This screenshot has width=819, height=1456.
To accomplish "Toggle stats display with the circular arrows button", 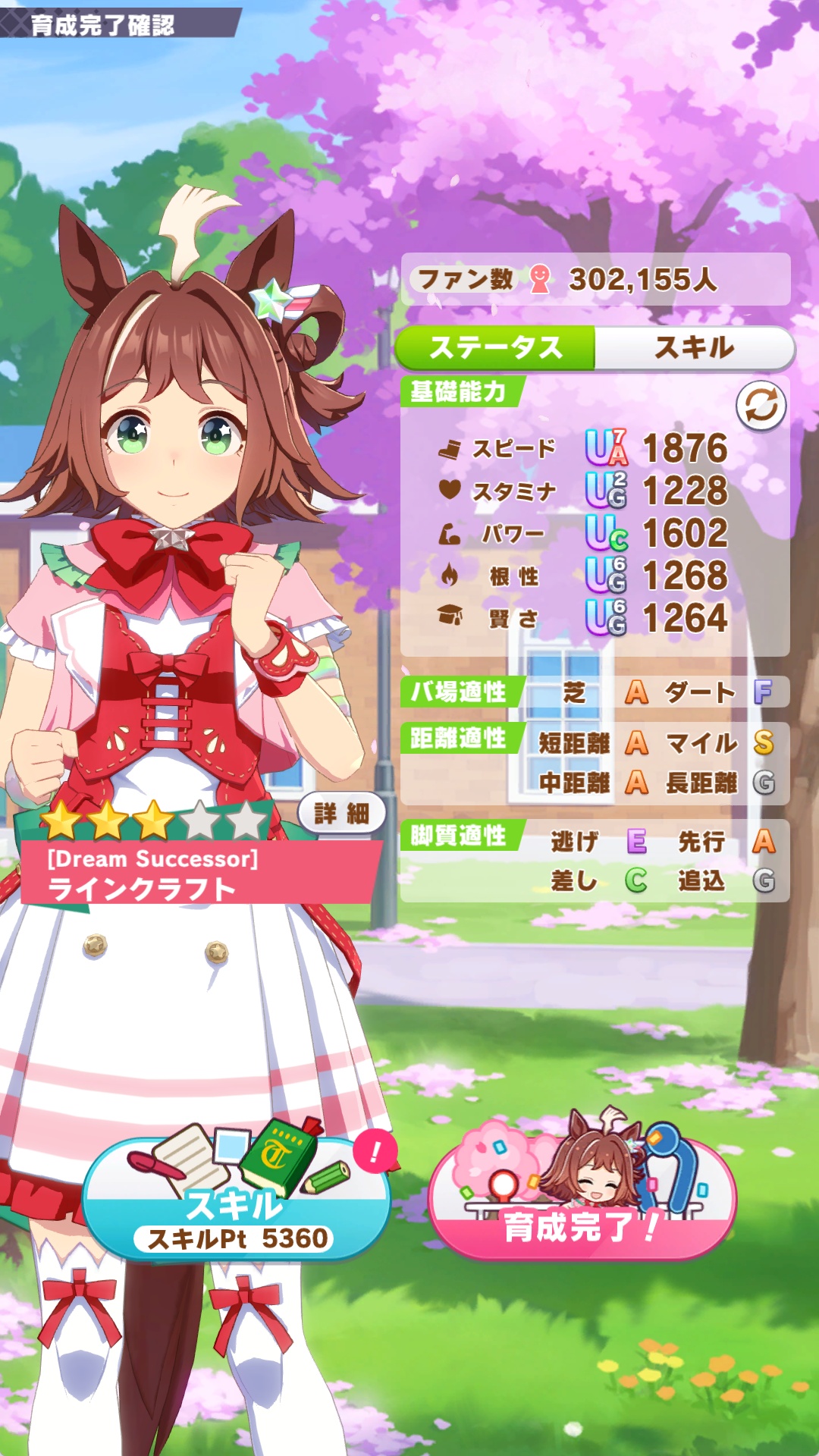I will 761,406.
